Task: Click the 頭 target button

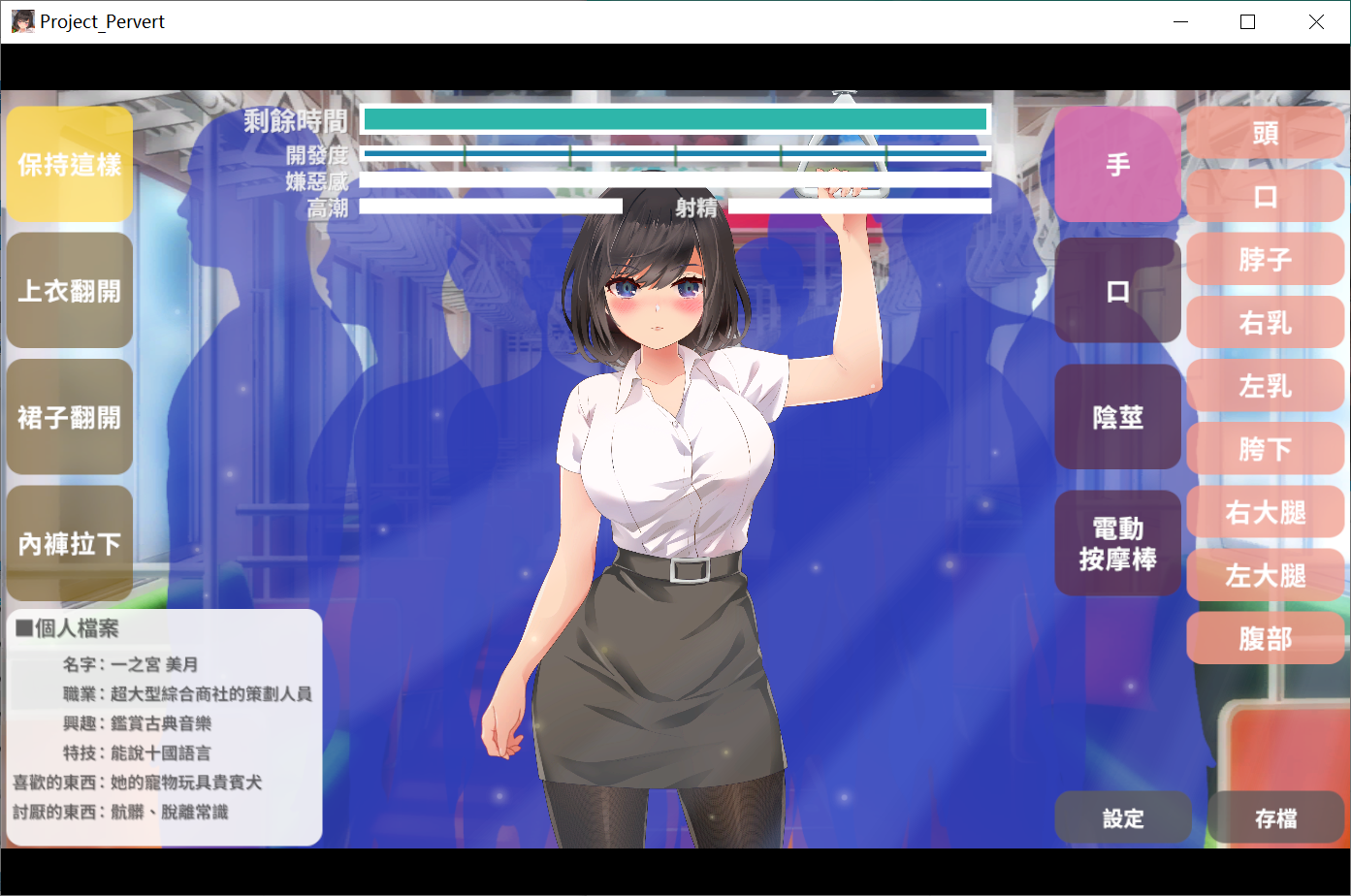Action: [1265, 133]
